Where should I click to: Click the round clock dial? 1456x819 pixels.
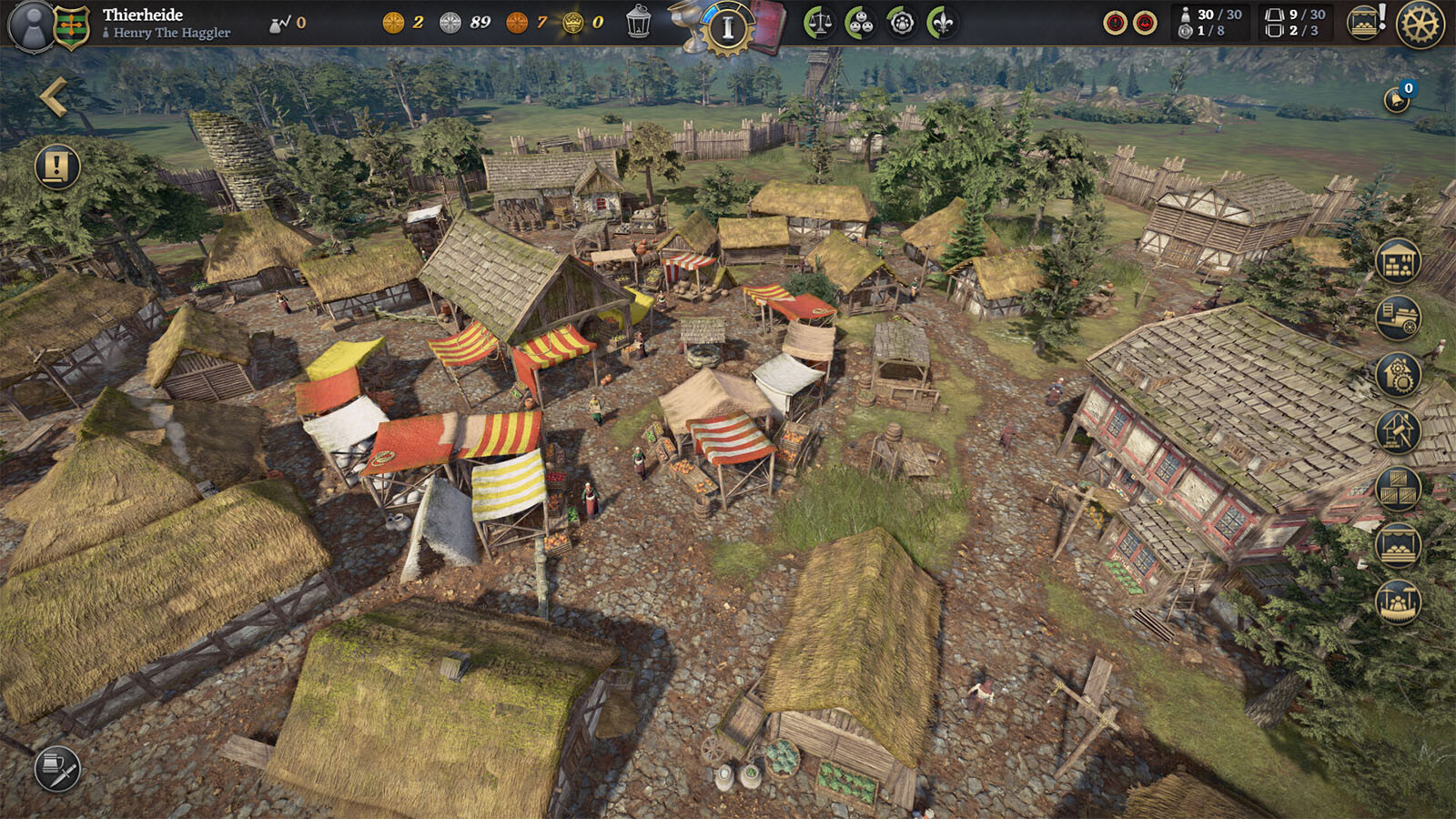[727, 27]
